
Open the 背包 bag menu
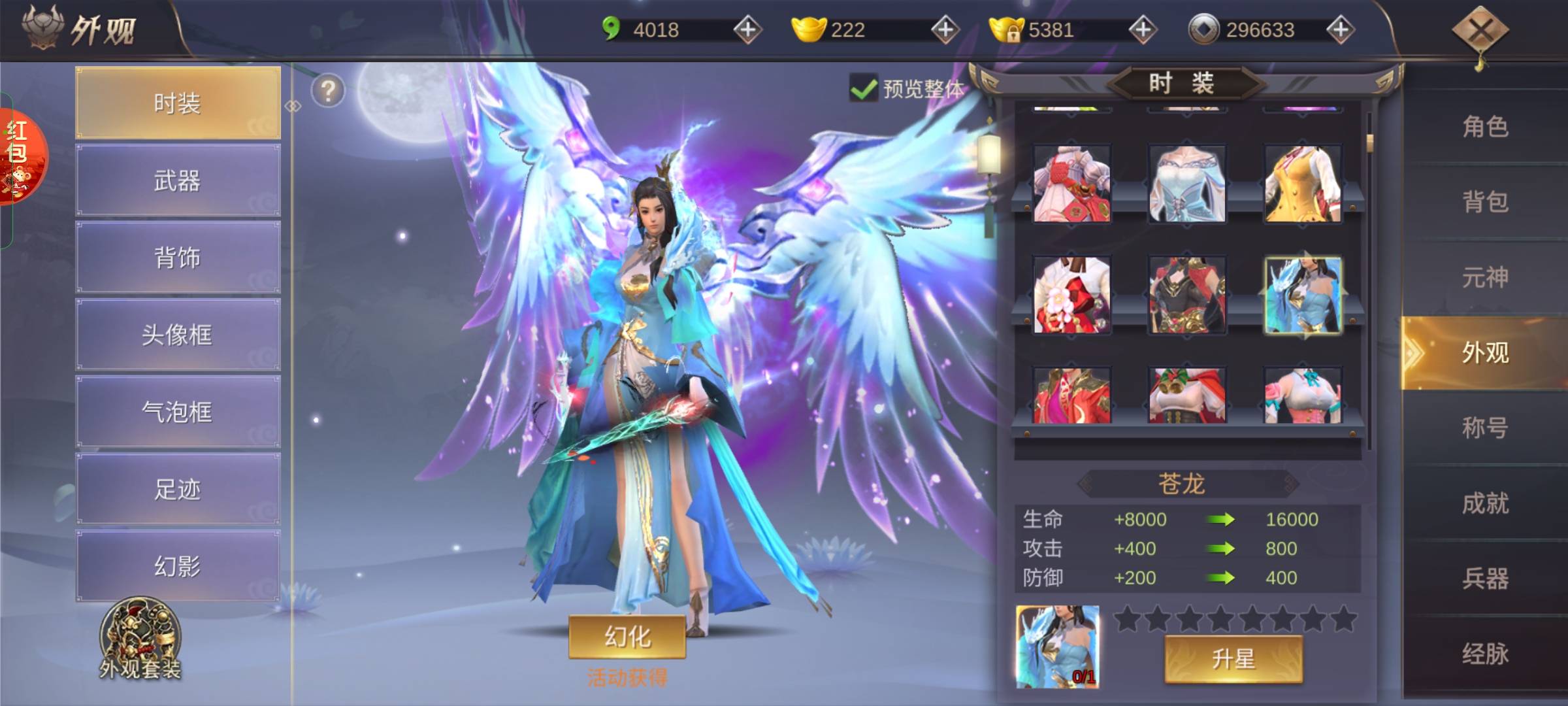click(1484, 202)
